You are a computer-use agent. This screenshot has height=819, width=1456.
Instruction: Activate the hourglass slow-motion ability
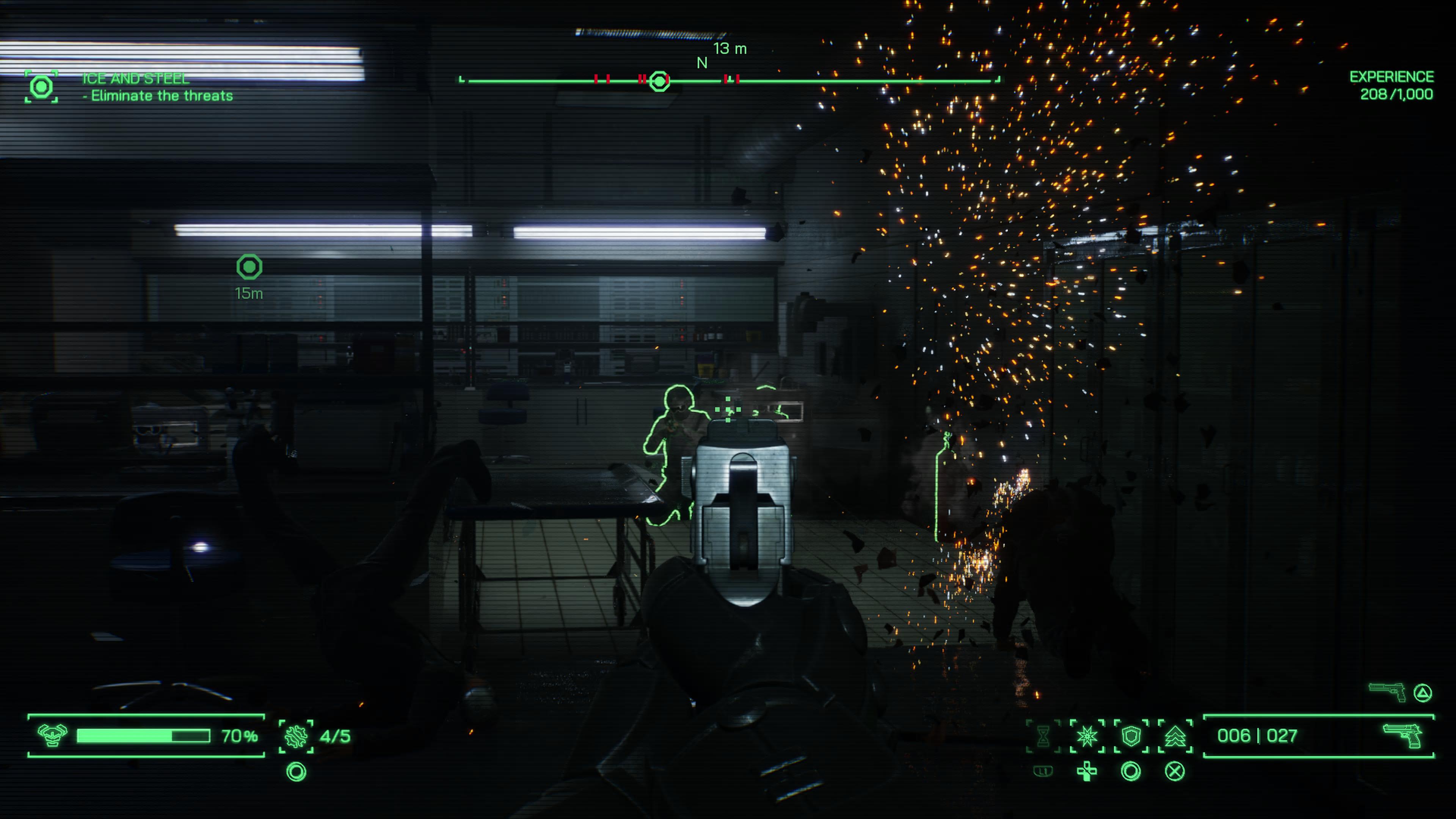(1043, 736)
